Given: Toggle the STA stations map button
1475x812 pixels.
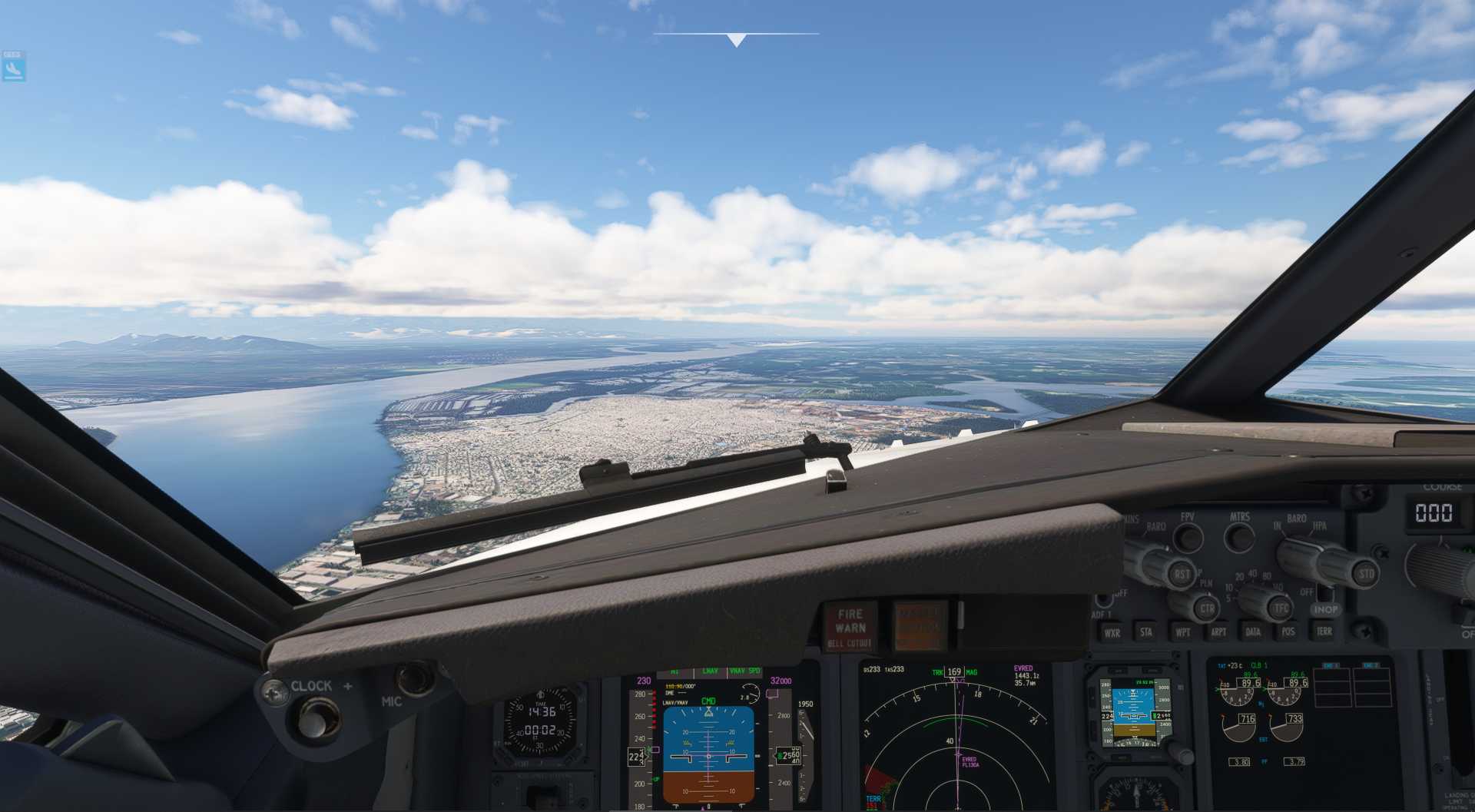Looking at the screenshot, I should [1146, 632].
